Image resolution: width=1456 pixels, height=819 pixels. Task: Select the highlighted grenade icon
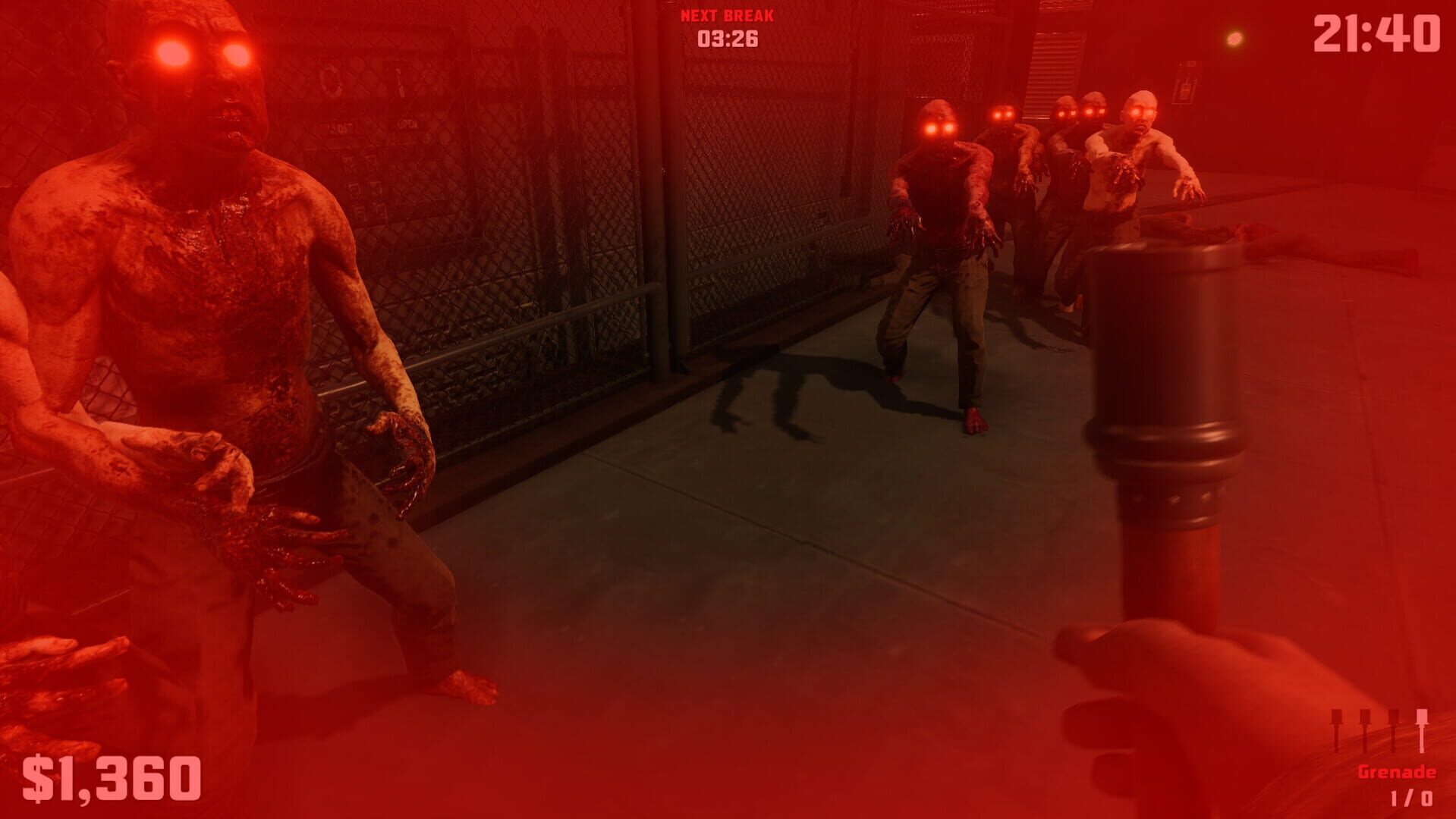click(x=1422, y=730)
